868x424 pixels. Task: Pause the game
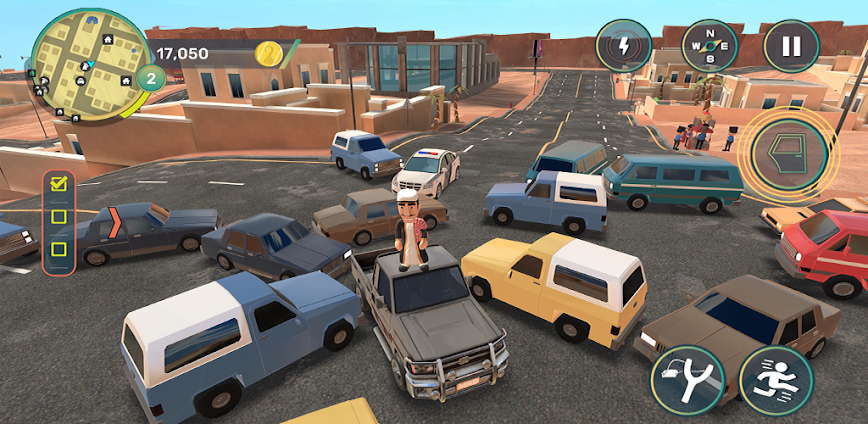click(x=790, y=46)
